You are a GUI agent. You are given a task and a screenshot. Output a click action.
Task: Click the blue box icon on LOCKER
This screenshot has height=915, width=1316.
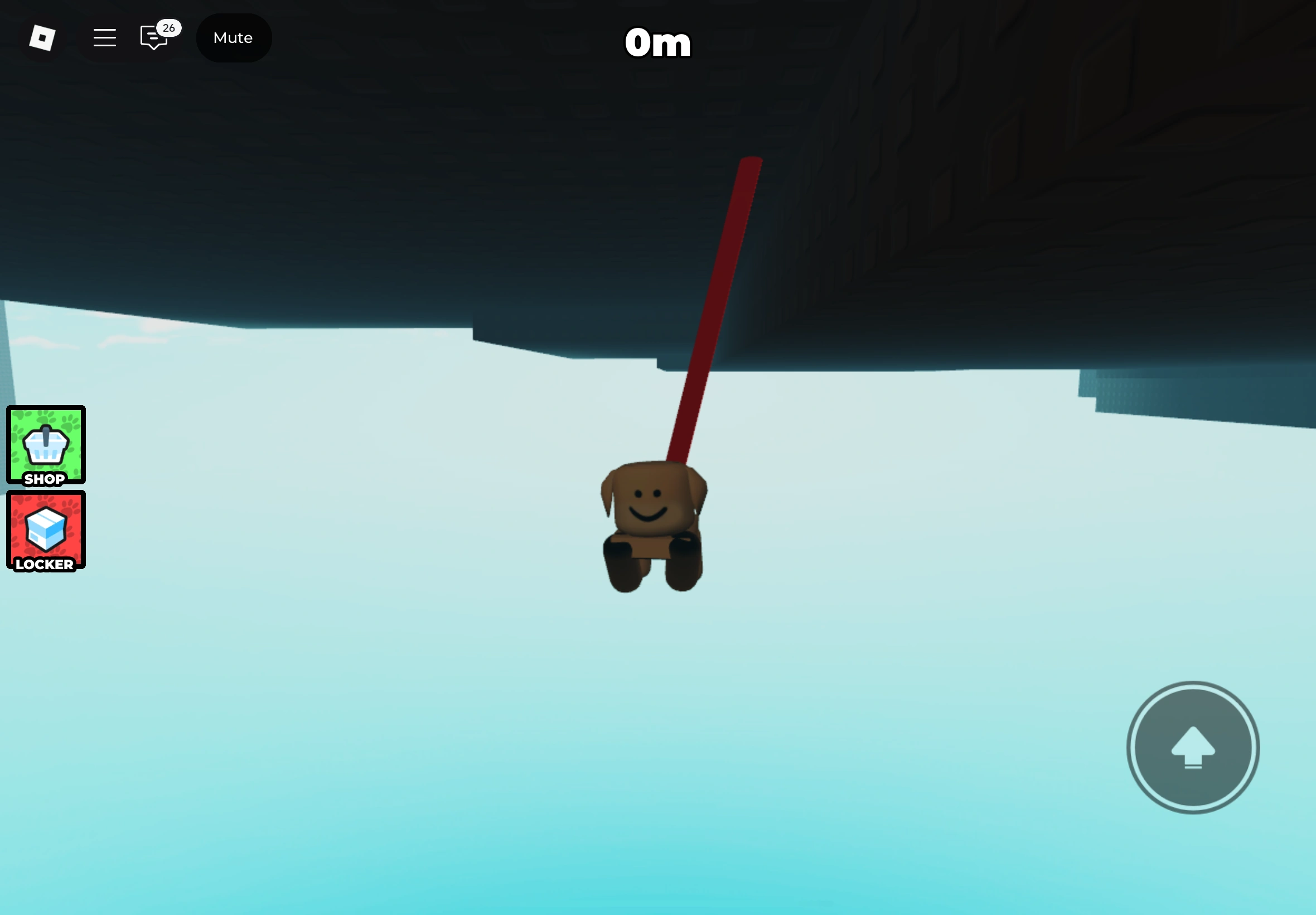[x=45, y=526]
